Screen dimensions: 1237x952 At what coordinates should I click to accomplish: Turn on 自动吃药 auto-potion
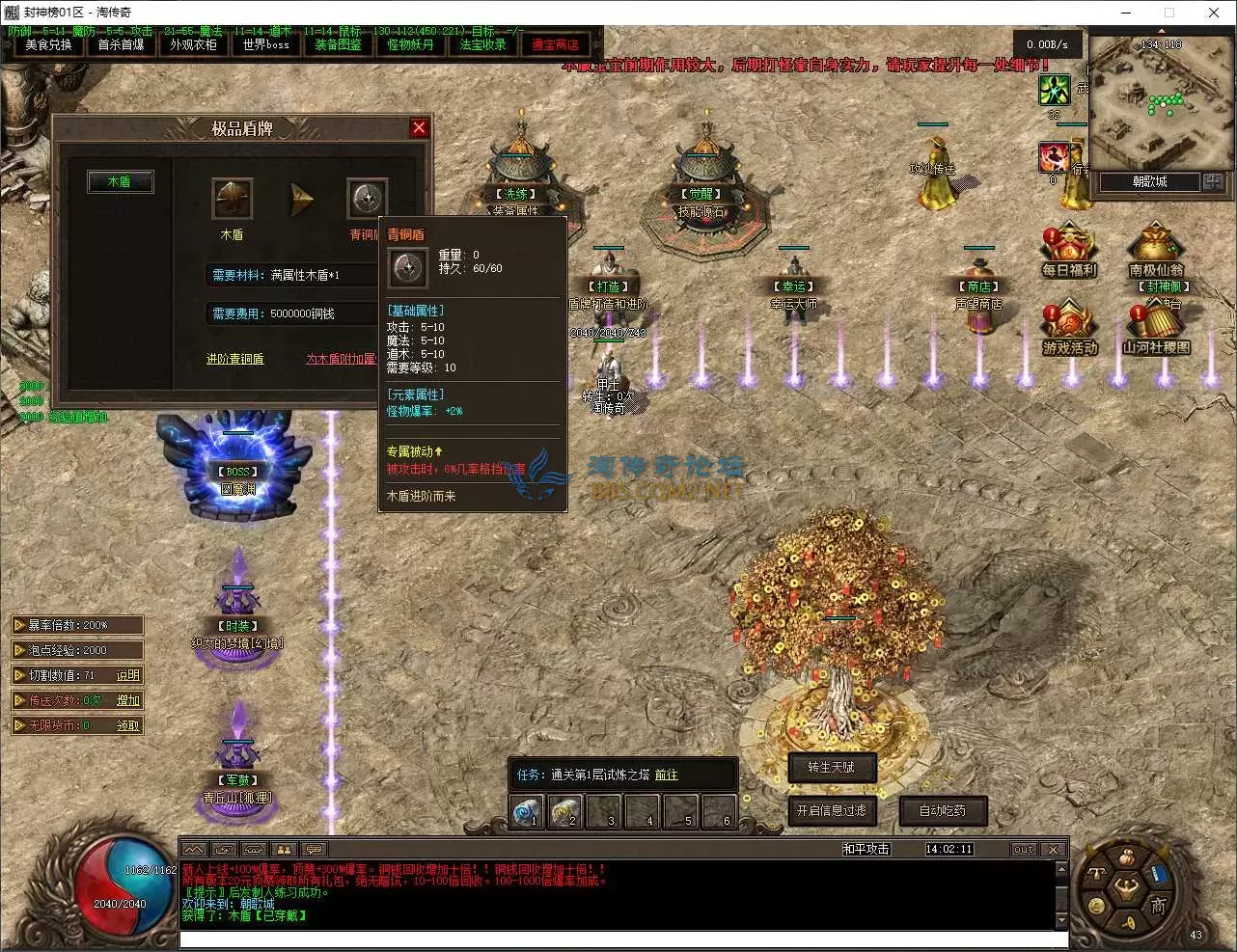point(942,810)
